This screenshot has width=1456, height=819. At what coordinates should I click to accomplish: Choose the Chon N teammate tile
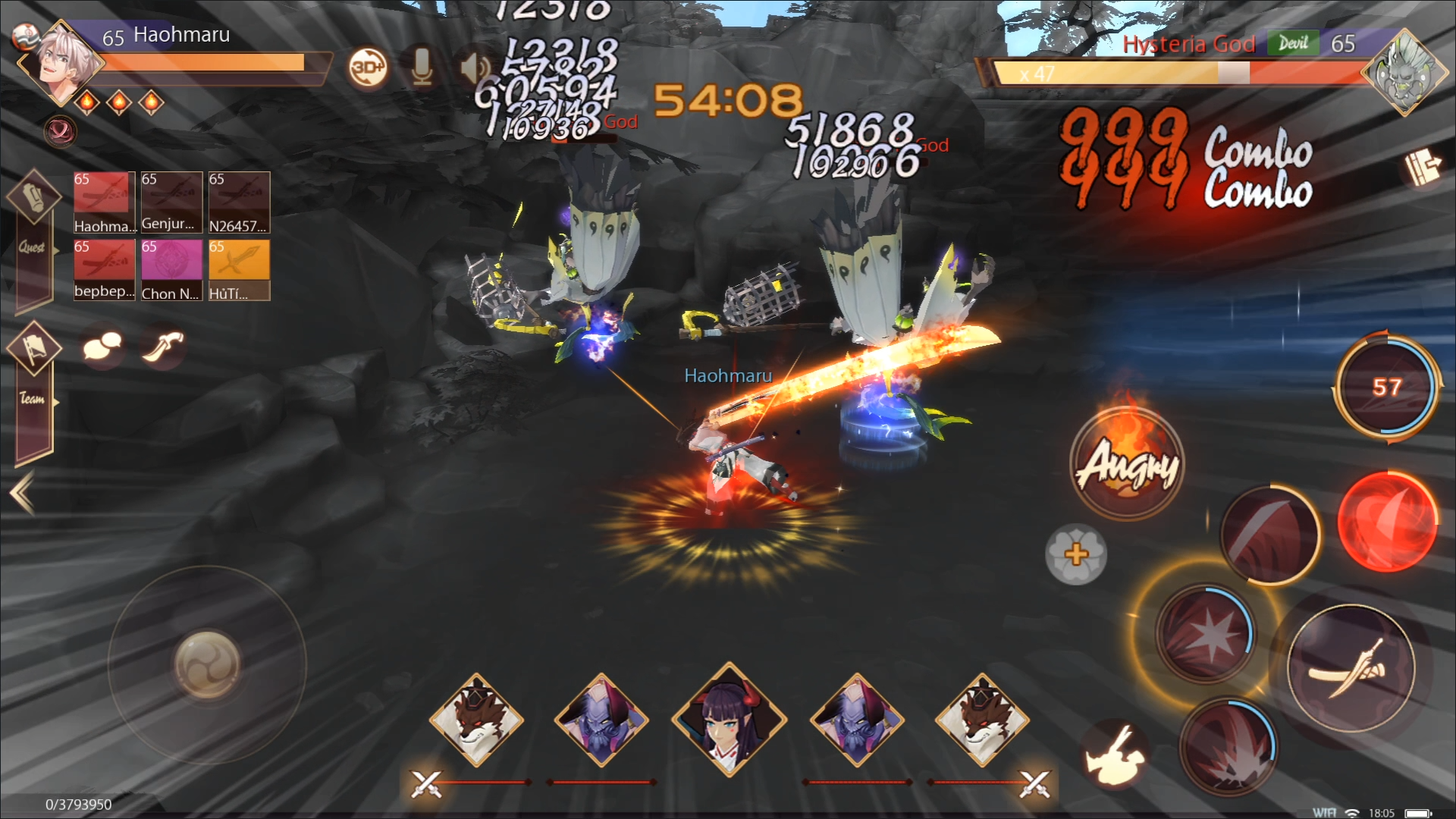(x=171, y=270)
